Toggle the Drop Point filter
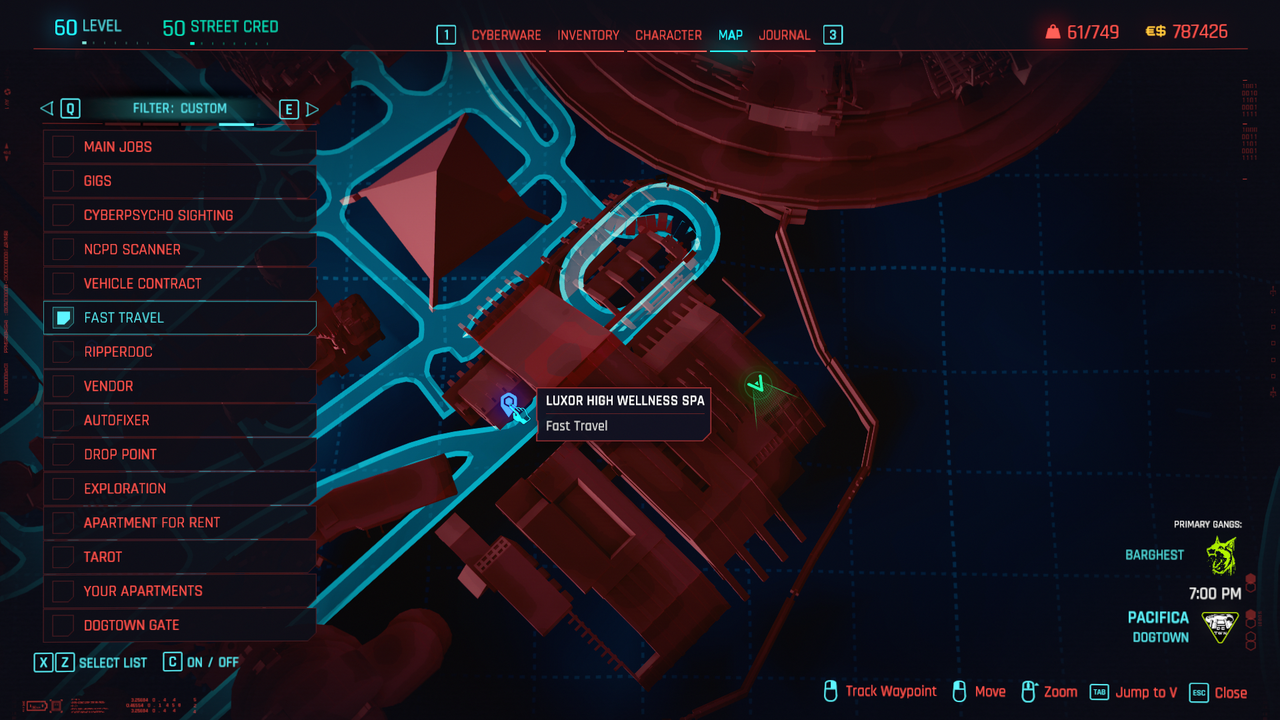This screenshot has width=1280, height=720. coord(63,454)
